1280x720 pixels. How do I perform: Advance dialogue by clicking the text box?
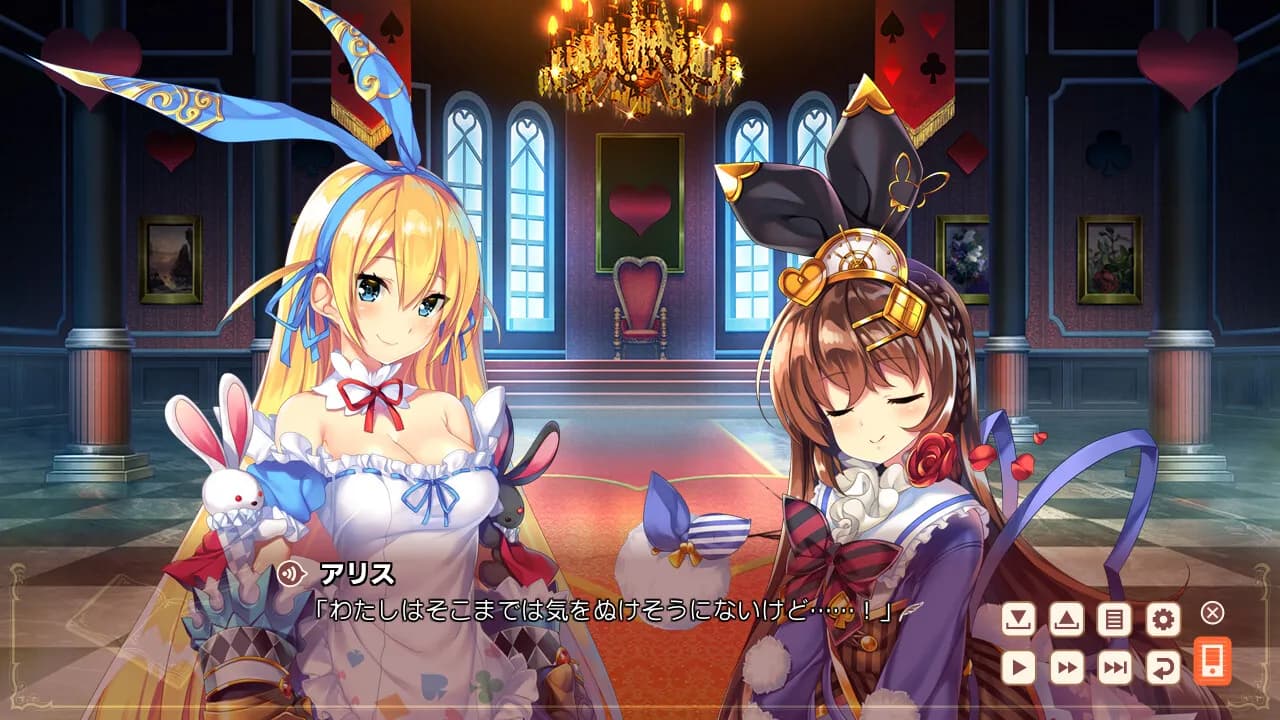tap(600, 612)
